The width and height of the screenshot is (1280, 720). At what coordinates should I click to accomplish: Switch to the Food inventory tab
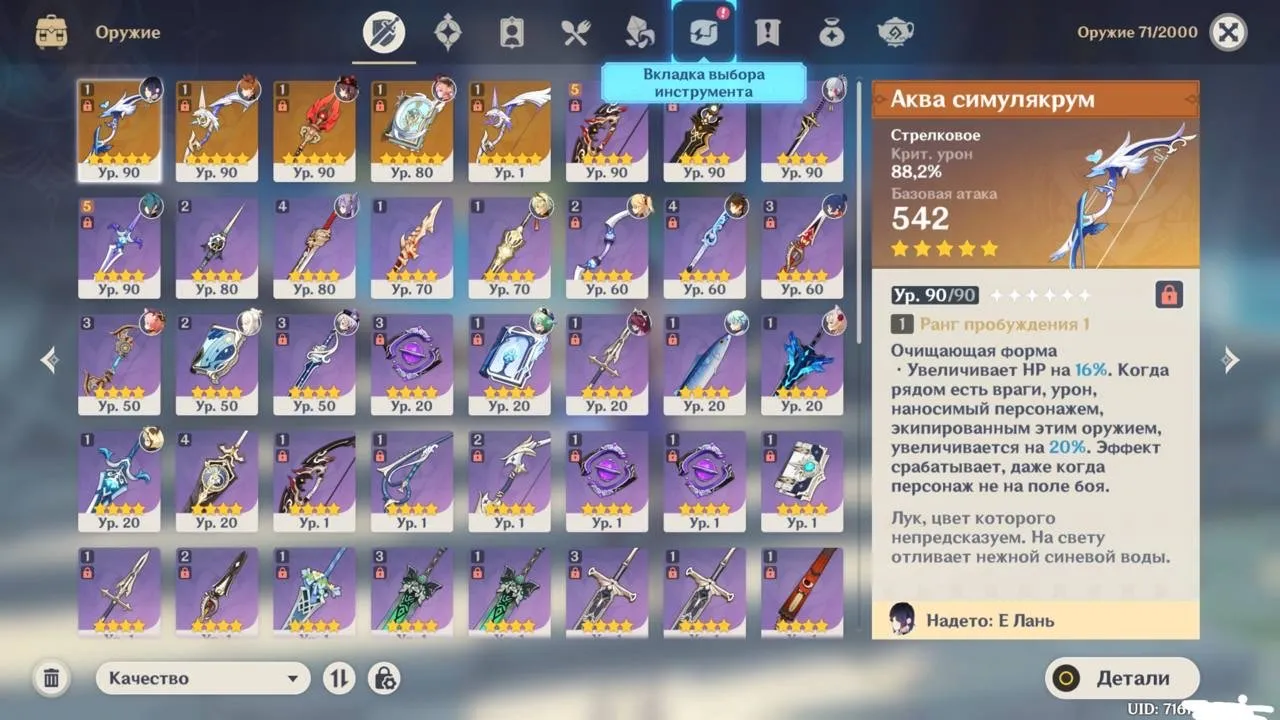click(x=575, y=31)
